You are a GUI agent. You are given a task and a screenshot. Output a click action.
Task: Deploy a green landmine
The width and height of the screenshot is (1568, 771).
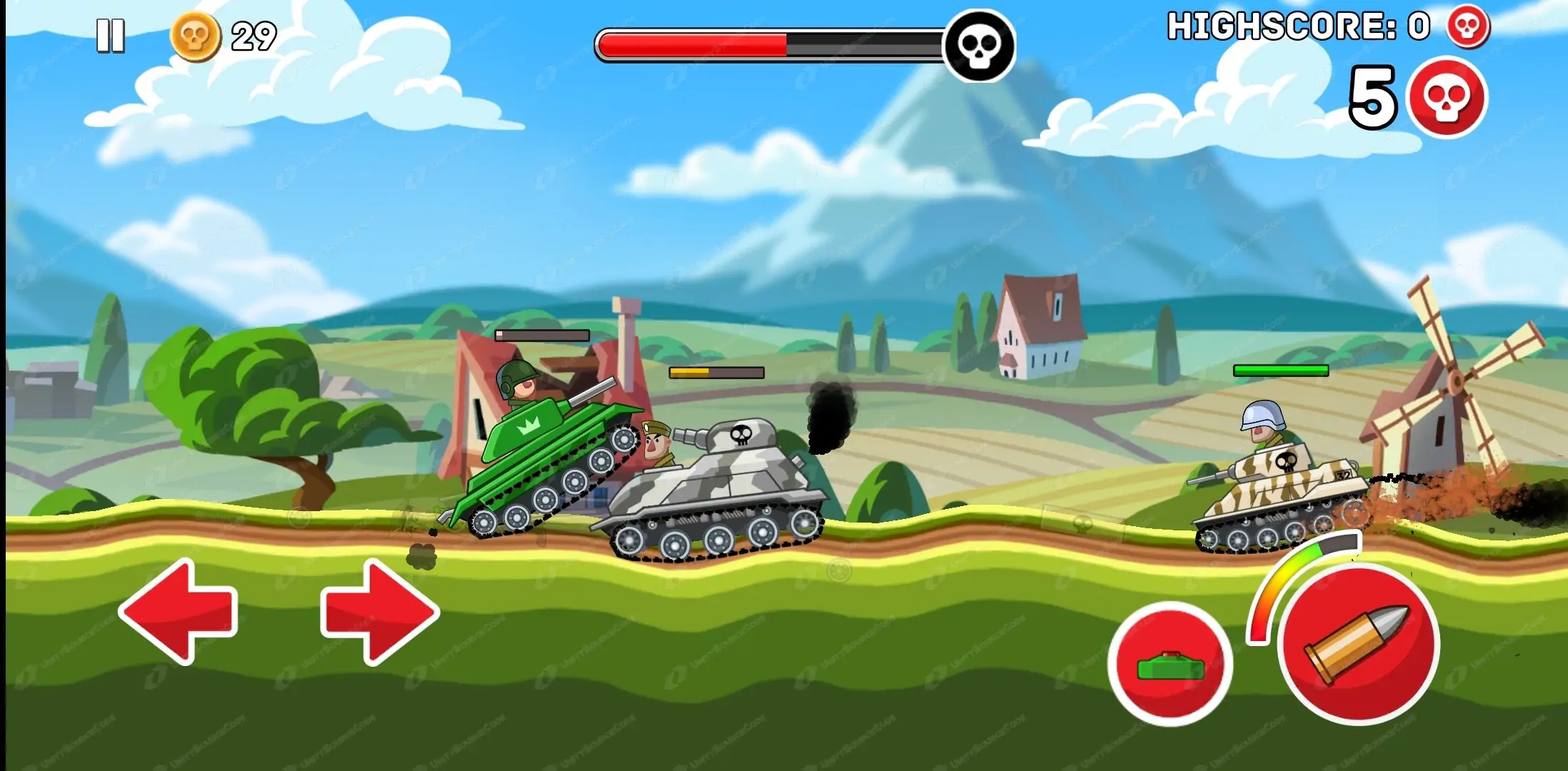click(1170, 664)
